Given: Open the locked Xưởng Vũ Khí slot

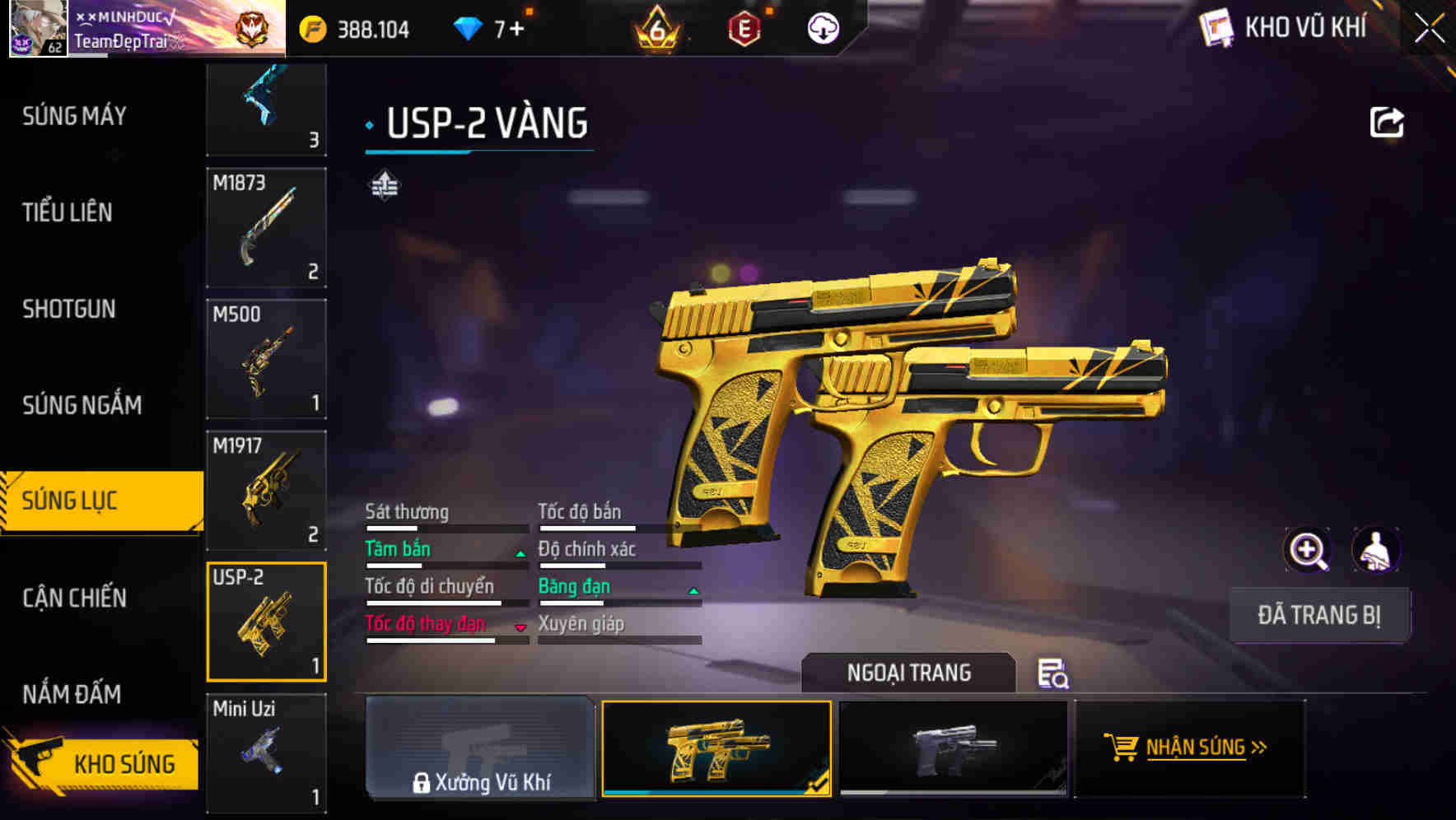Looking at the screenshot, I should coord(480,748).
